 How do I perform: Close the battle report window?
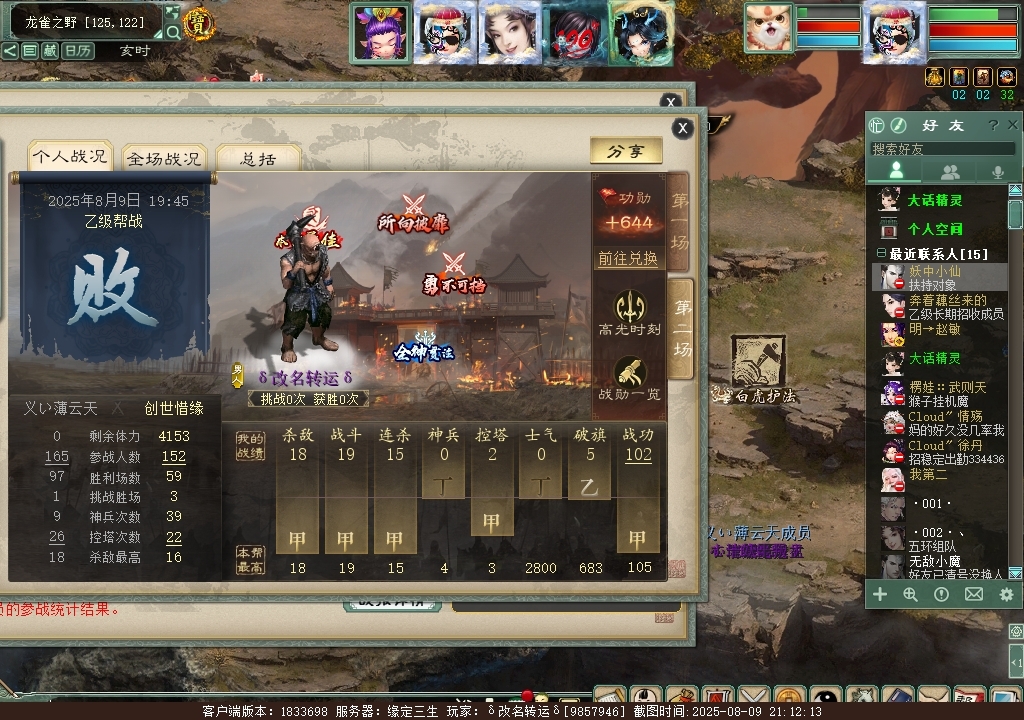click(682, 128)
